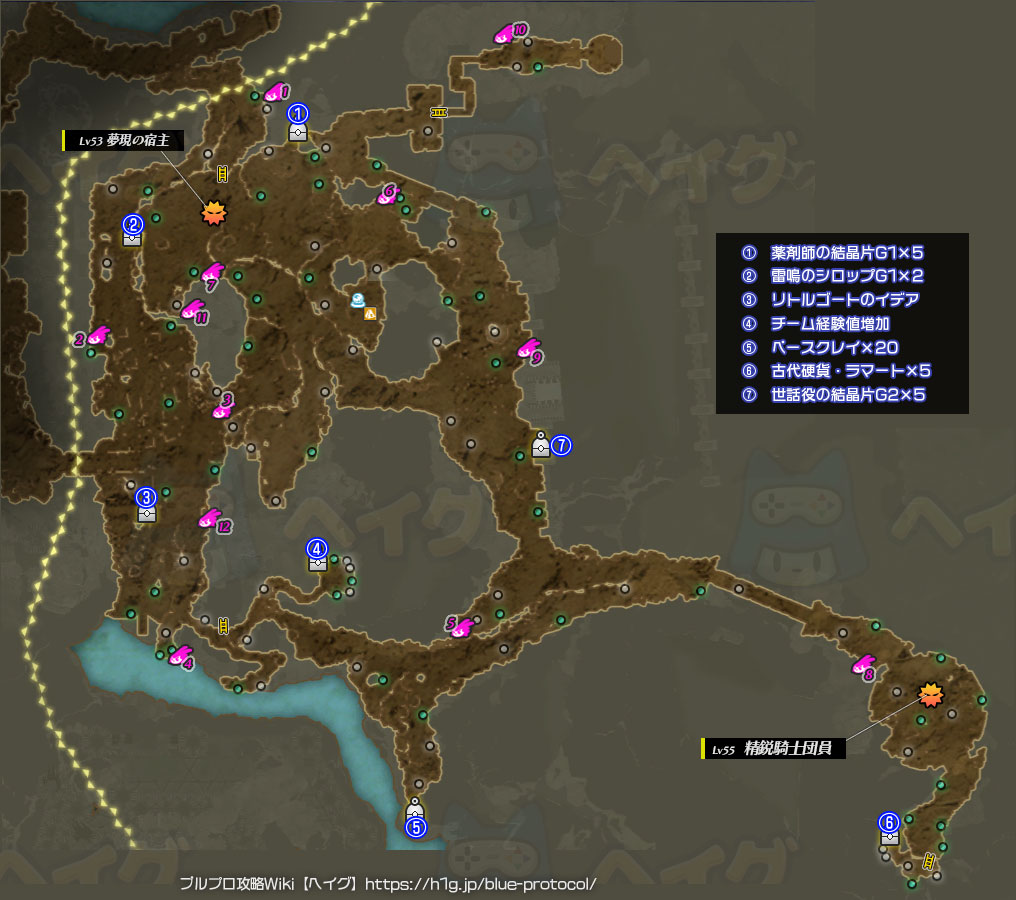Click the チーム経験値増加 legend entry
Screen dimensions: 1016x900
(830, 324)
